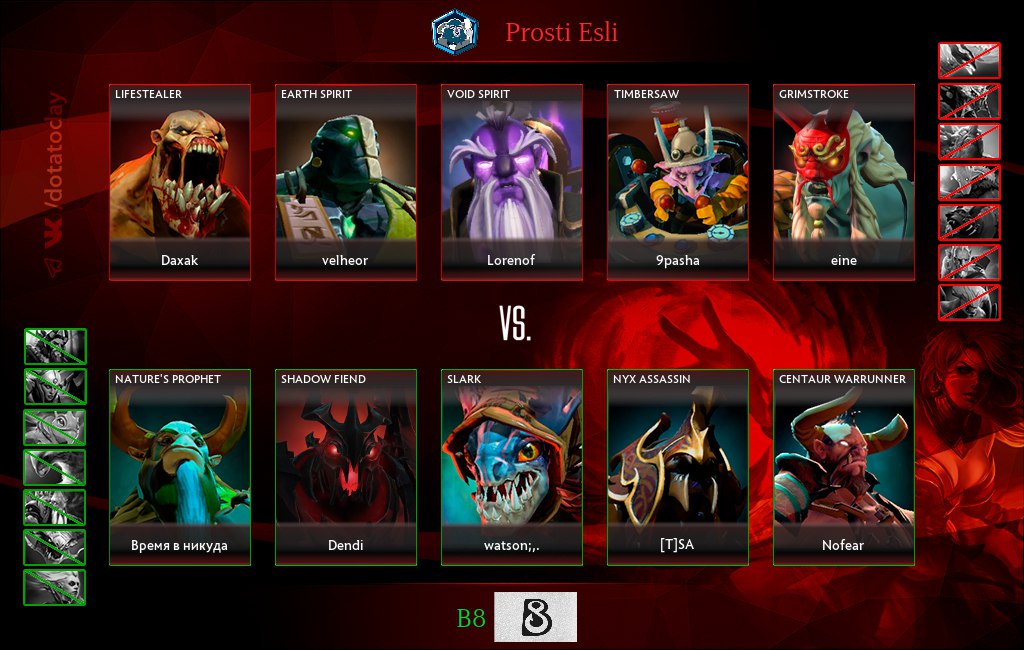Click the B8 team logo
The width and height of the screenshot is (1024, 650).
click(x=535, y=617)
